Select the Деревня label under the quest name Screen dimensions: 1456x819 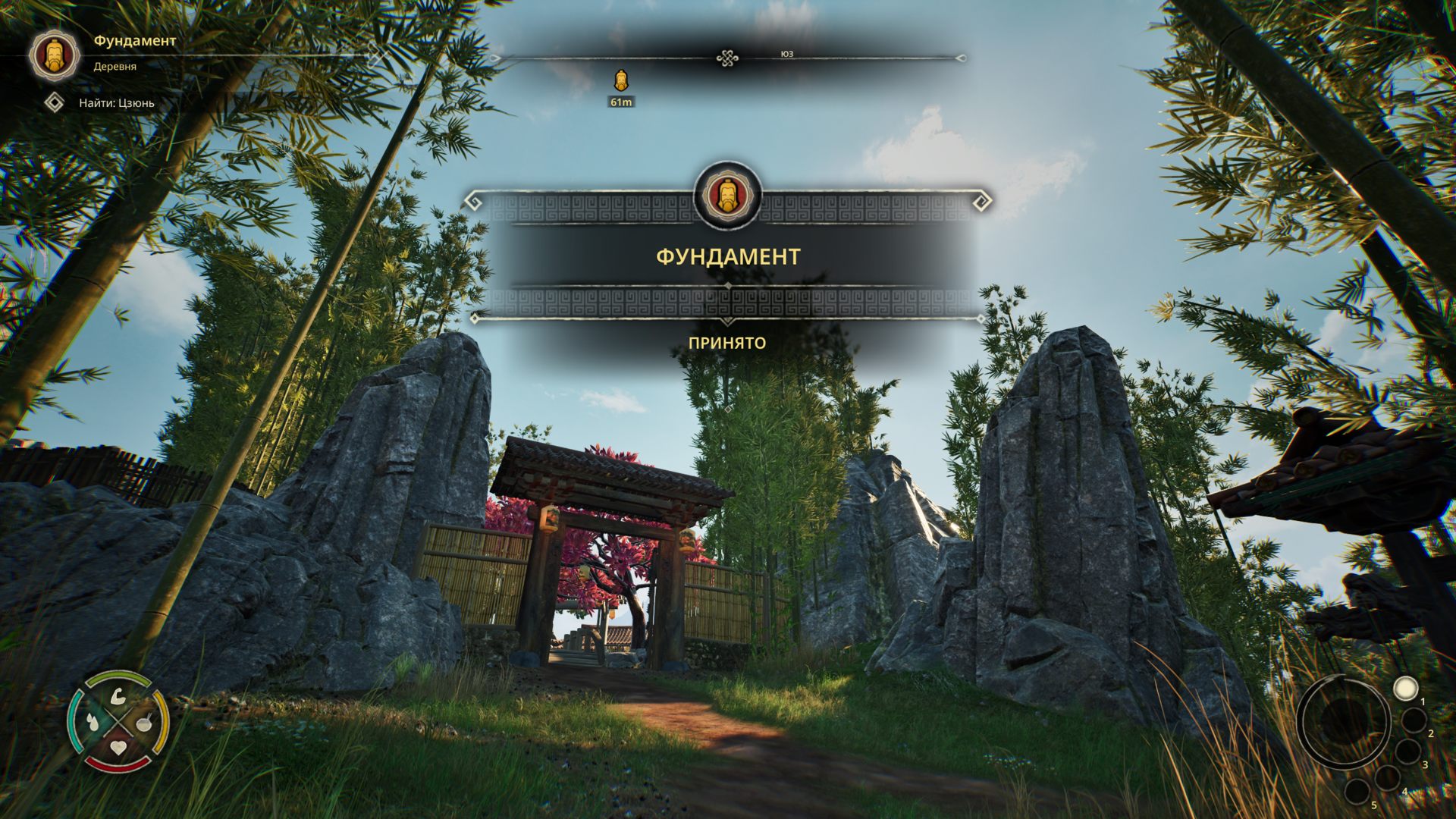tap(114, 66)
